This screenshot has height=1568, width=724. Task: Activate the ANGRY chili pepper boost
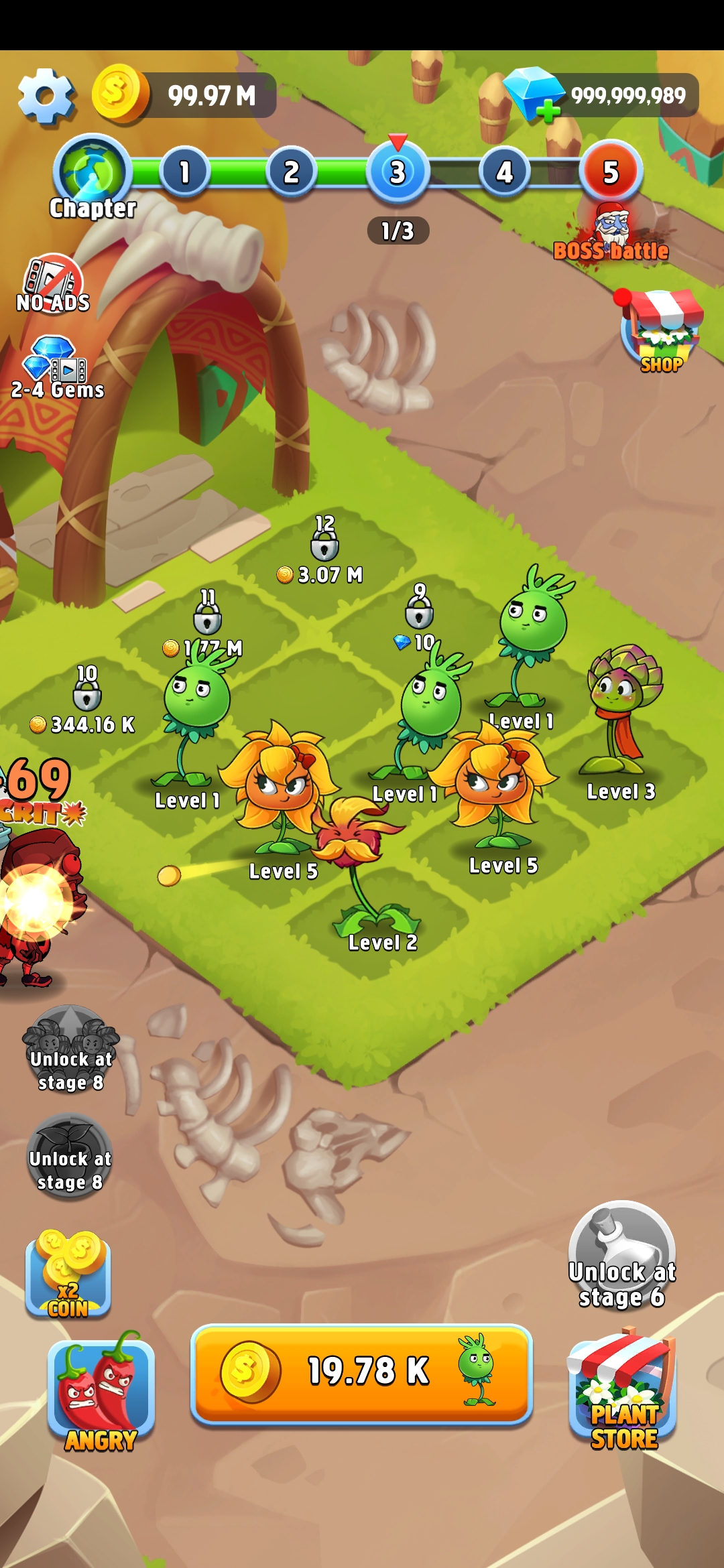click(x=101, y=1392)
